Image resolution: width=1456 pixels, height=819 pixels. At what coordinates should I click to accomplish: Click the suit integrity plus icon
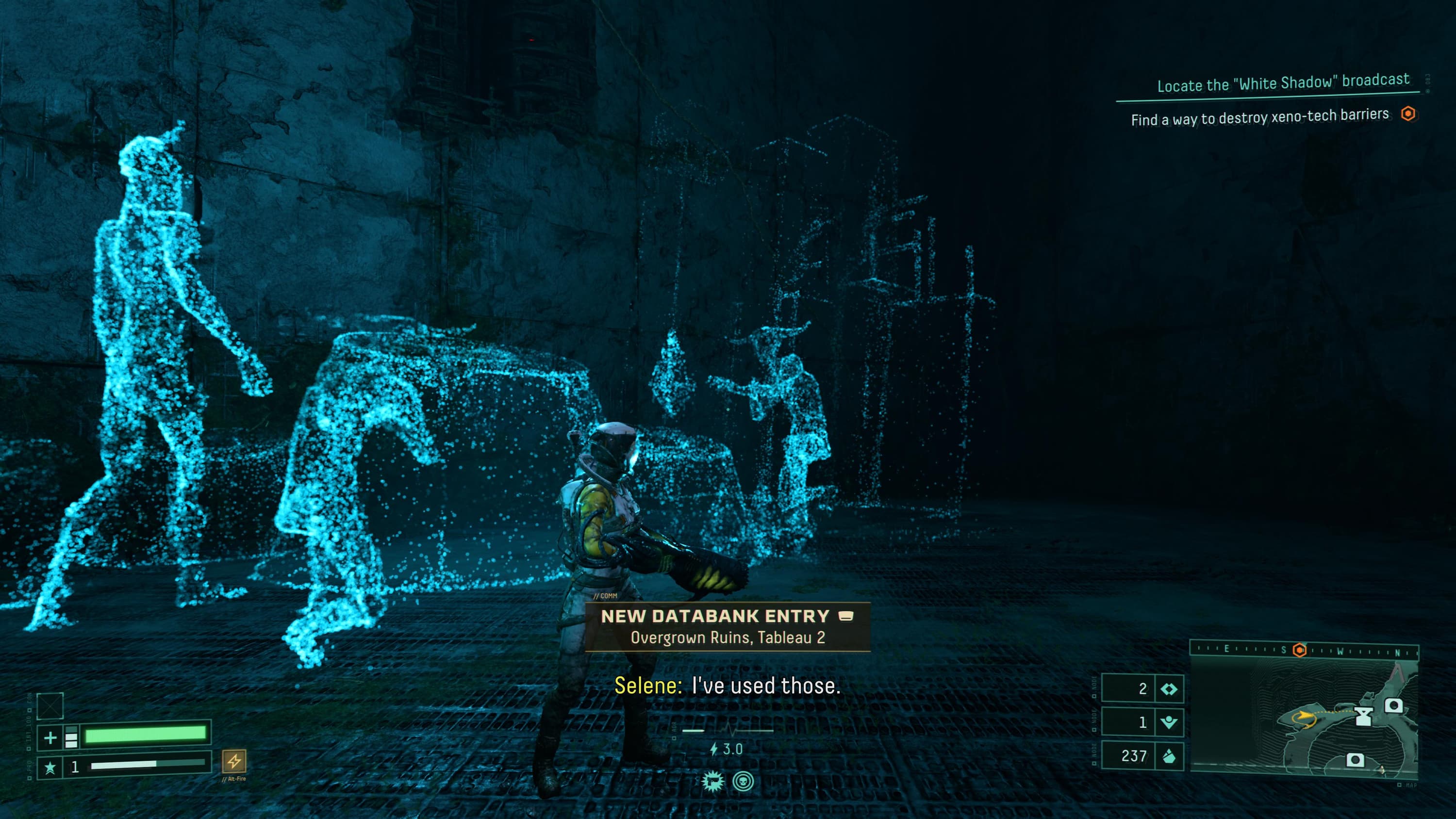click(50, 737)
